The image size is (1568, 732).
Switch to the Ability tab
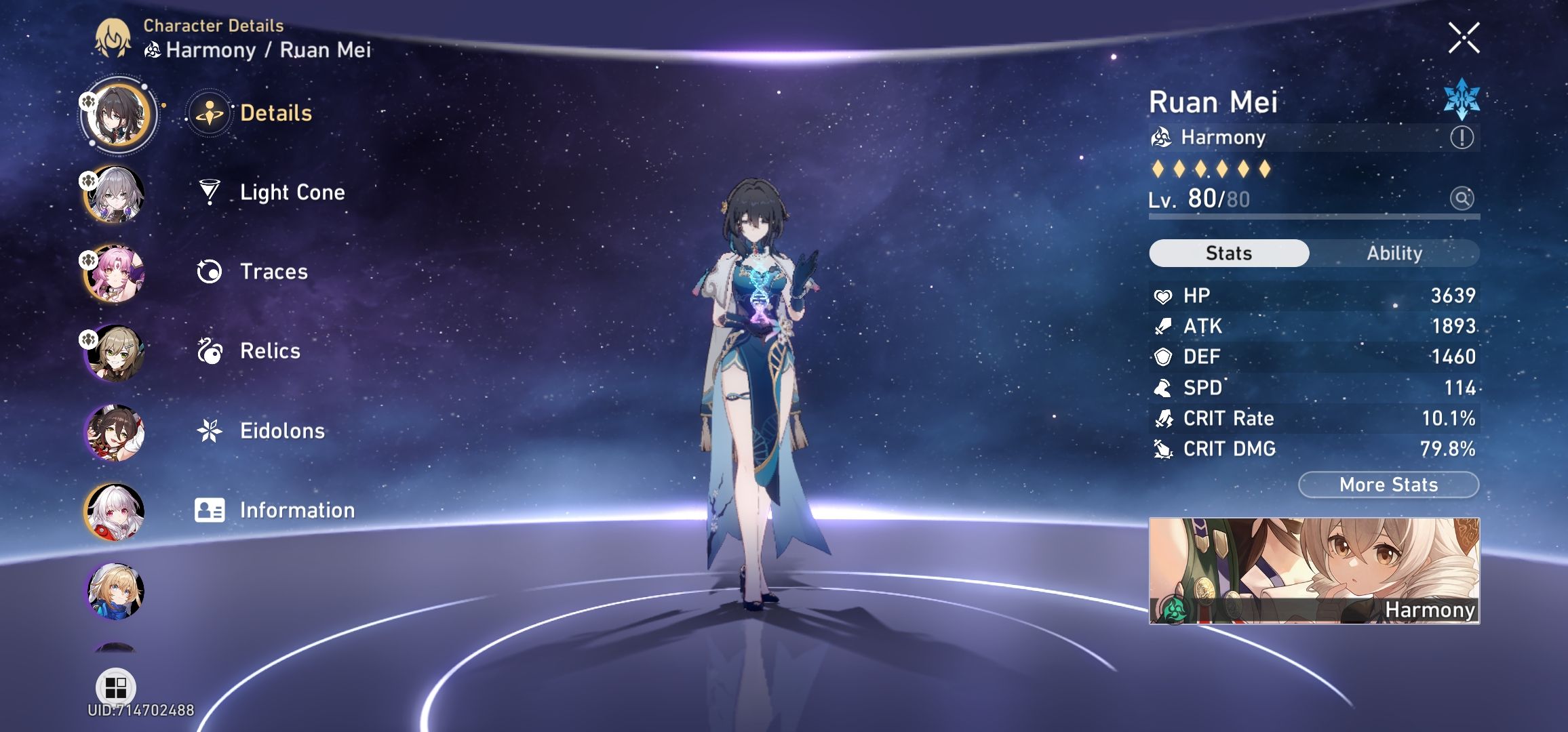point(1394,253)
